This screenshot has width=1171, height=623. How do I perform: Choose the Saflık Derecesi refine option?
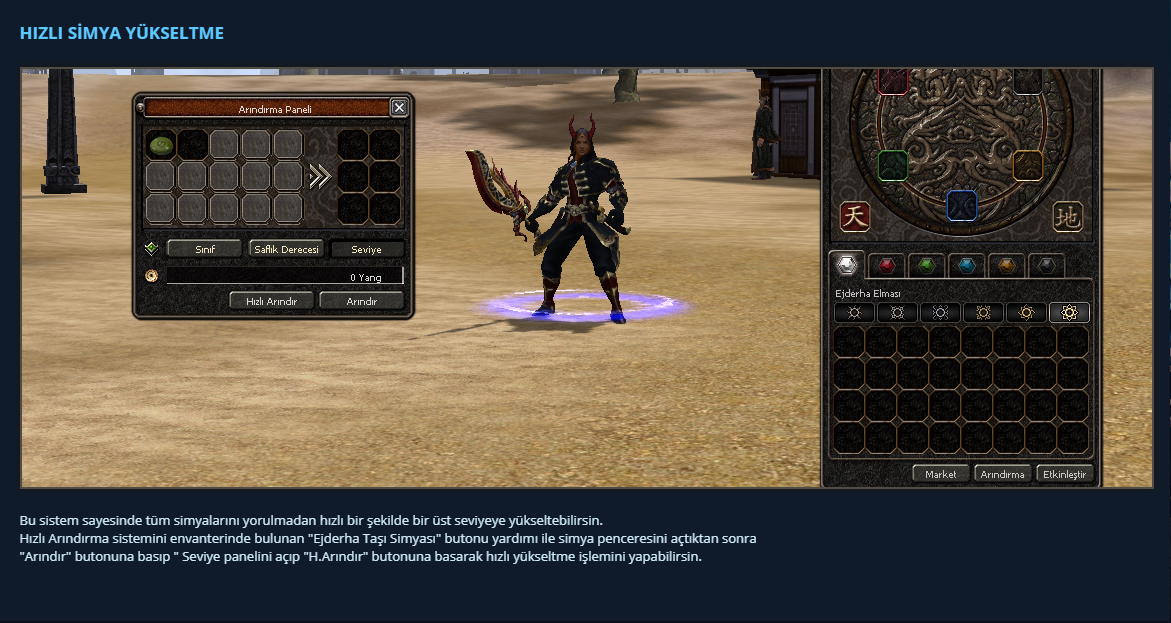coord(286,249)
